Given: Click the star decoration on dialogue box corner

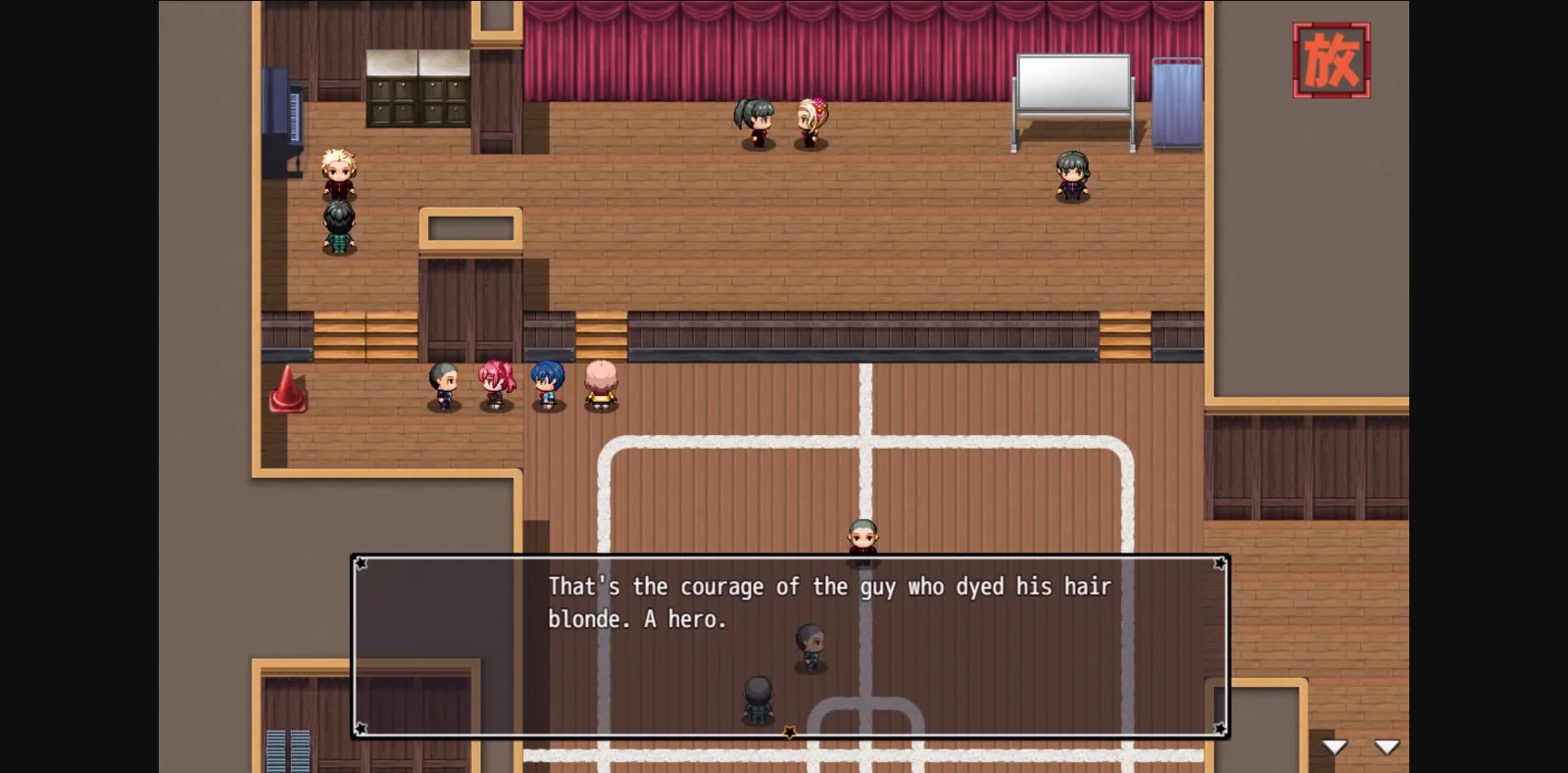Looking at the screenshot, I should [x=362, y=561].
